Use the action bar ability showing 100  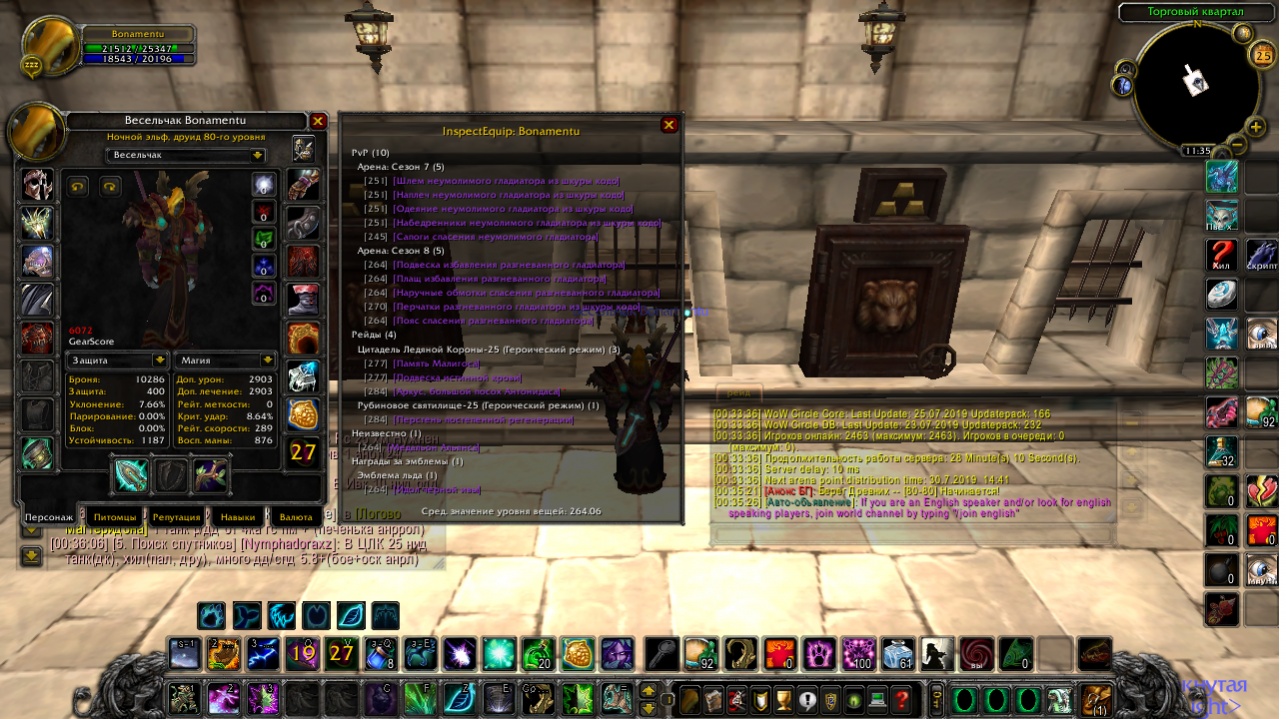coord(858,654)
